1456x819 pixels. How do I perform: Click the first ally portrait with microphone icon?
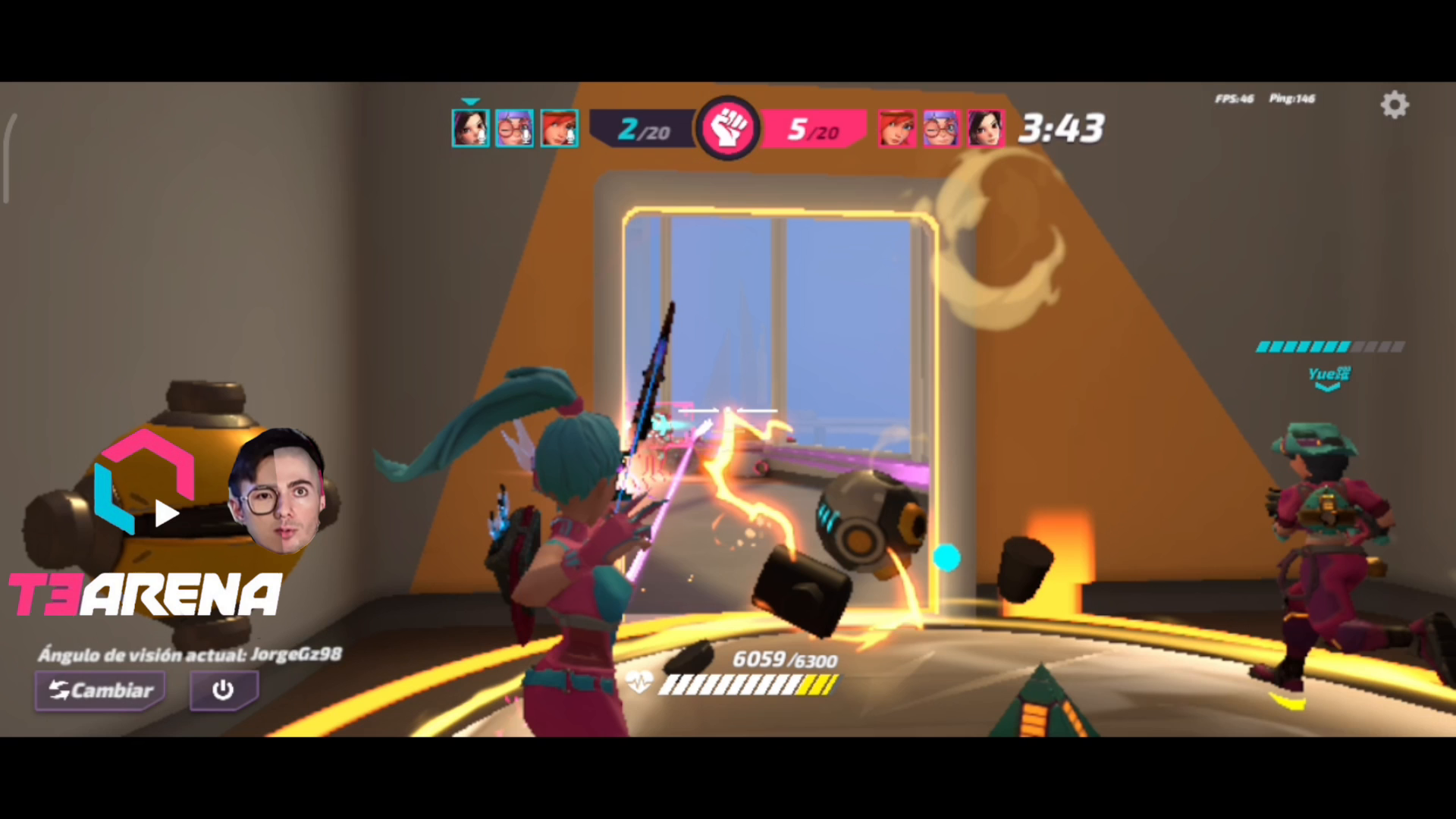(x=470, y=127)
